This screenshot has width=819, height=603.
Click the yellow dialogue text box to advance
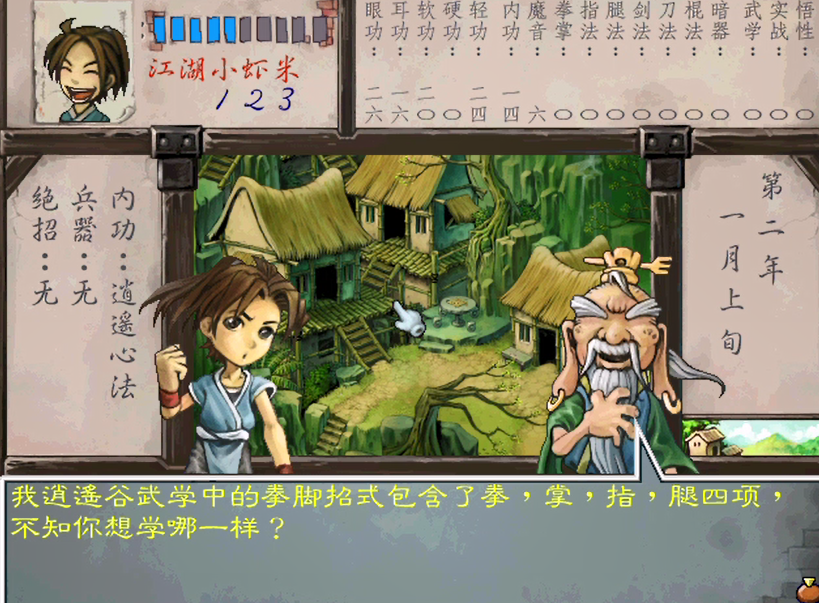400,512
